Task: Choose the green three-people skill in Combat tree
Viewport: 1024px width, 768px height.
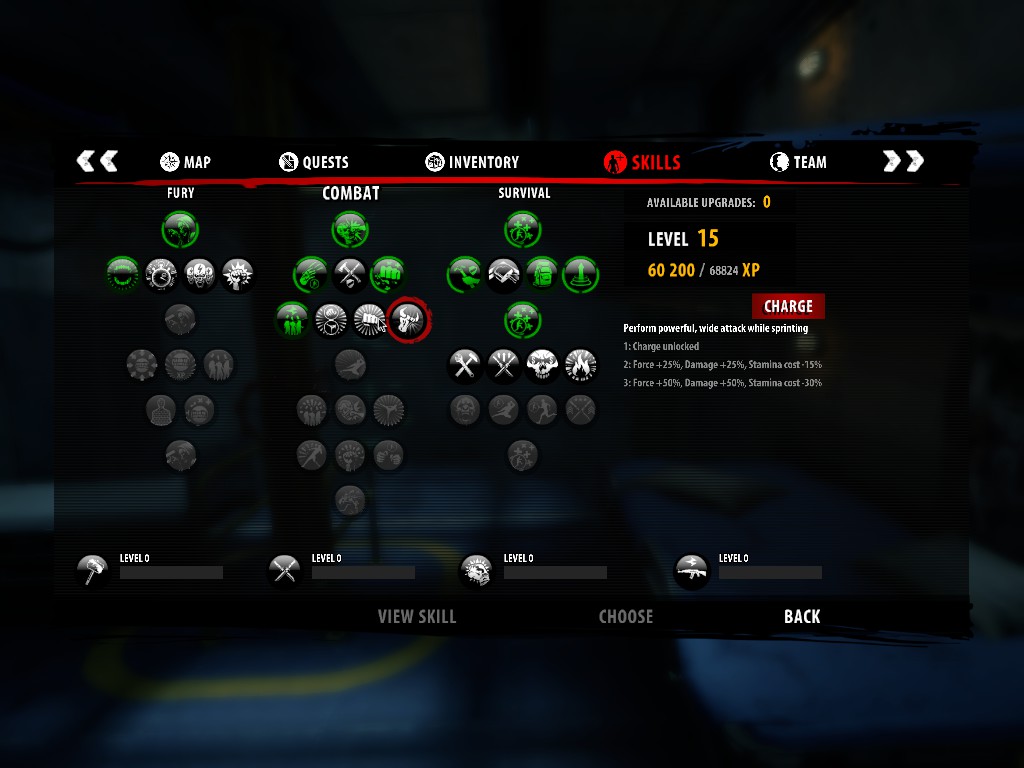Action: click(292, 320)
